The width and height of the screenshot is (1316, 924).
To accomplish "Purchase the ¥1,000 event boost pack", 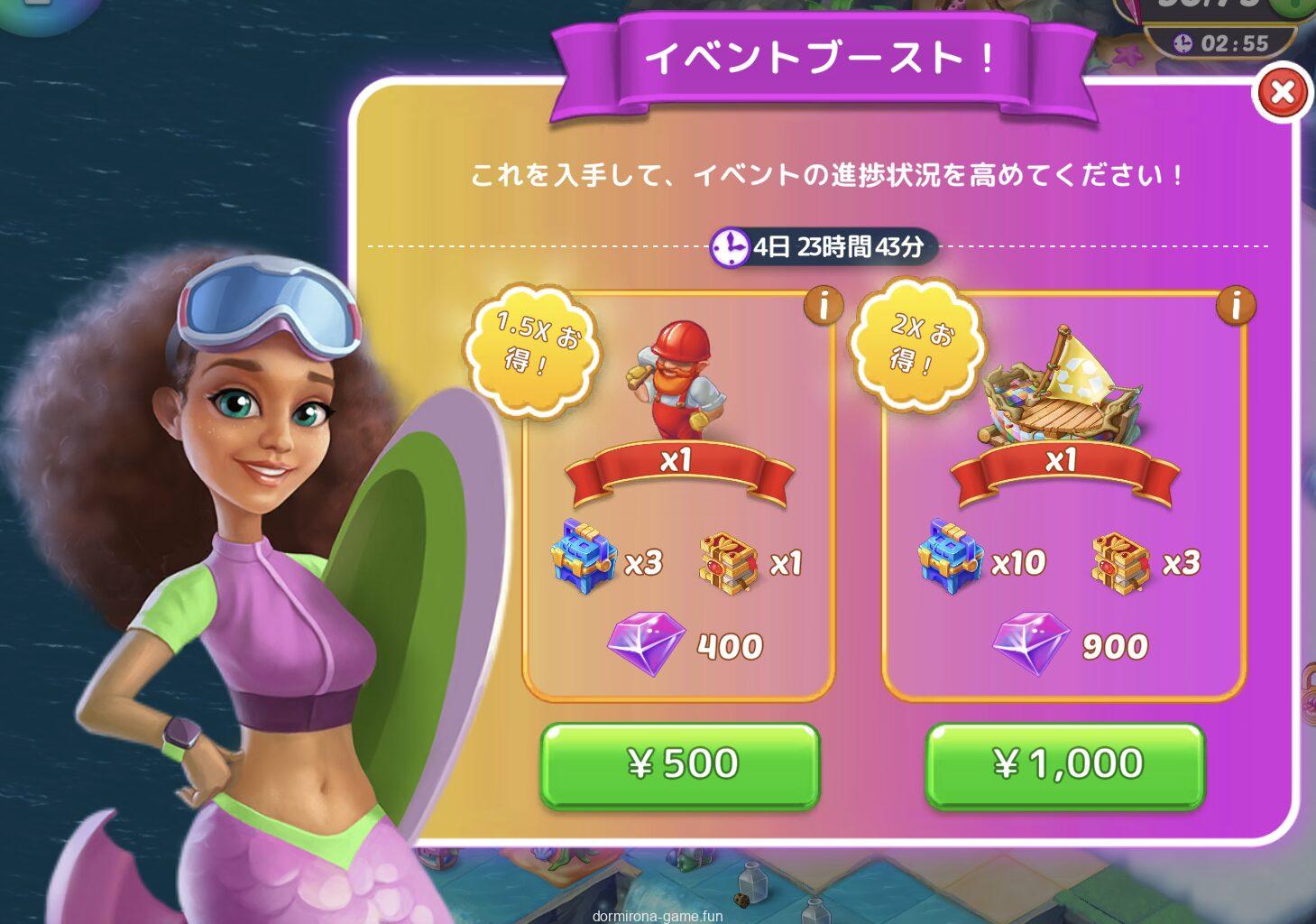I will click(1065, 764).
